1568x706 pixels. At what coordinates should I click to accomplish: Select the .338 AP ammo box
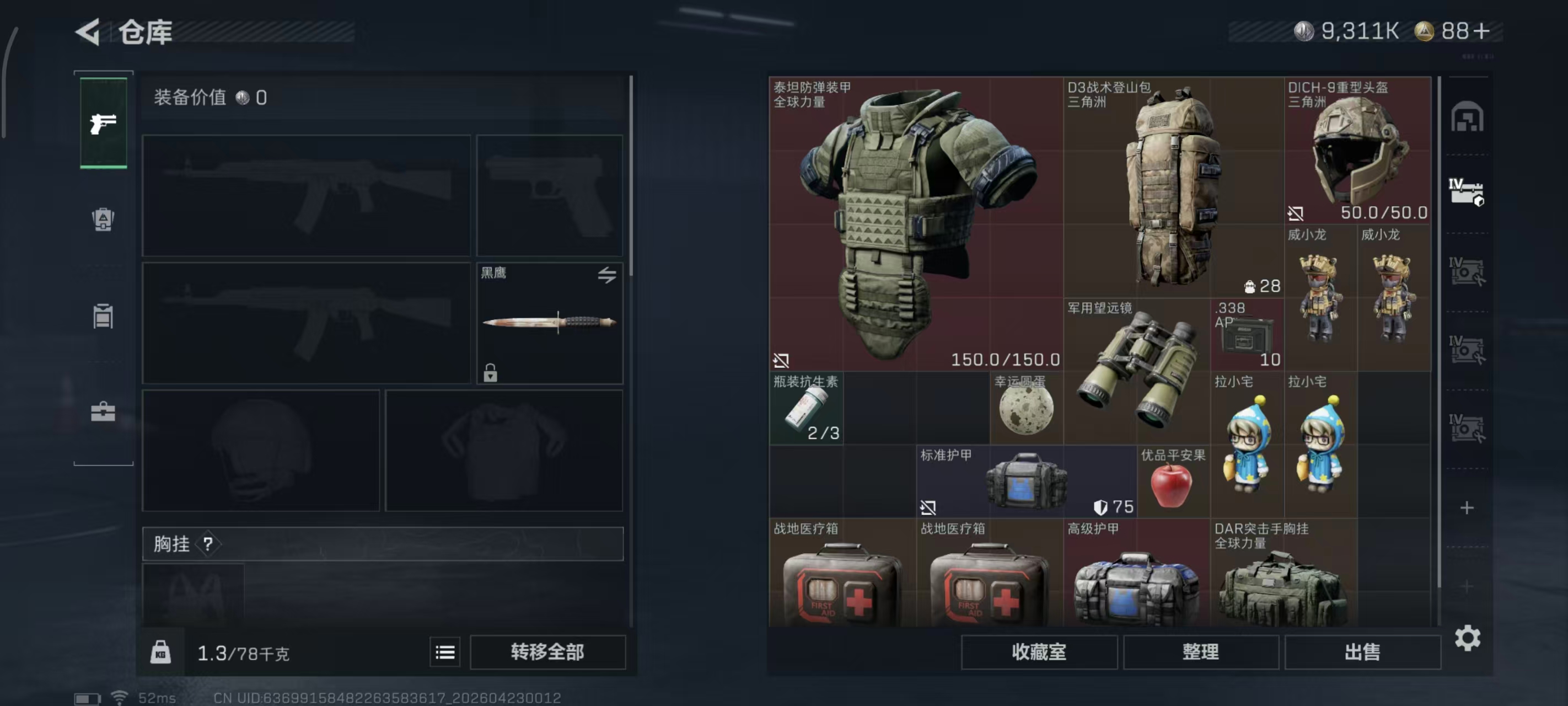(x=1247, y=335)
